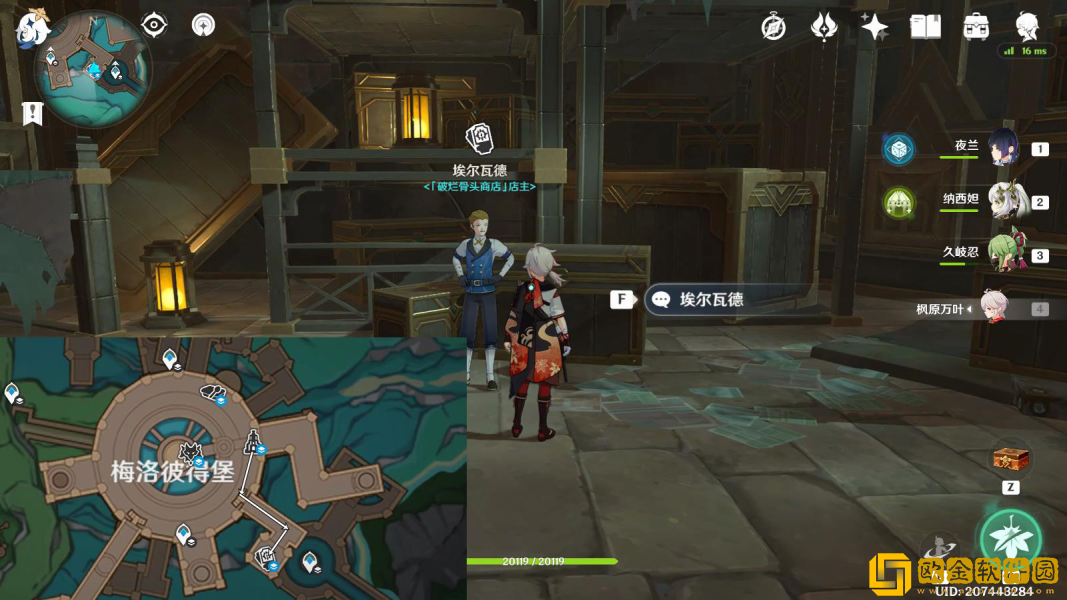1067x600 pixels.
Task: Open the four-pointed star wish icon
Action: (x=874, y=27)
